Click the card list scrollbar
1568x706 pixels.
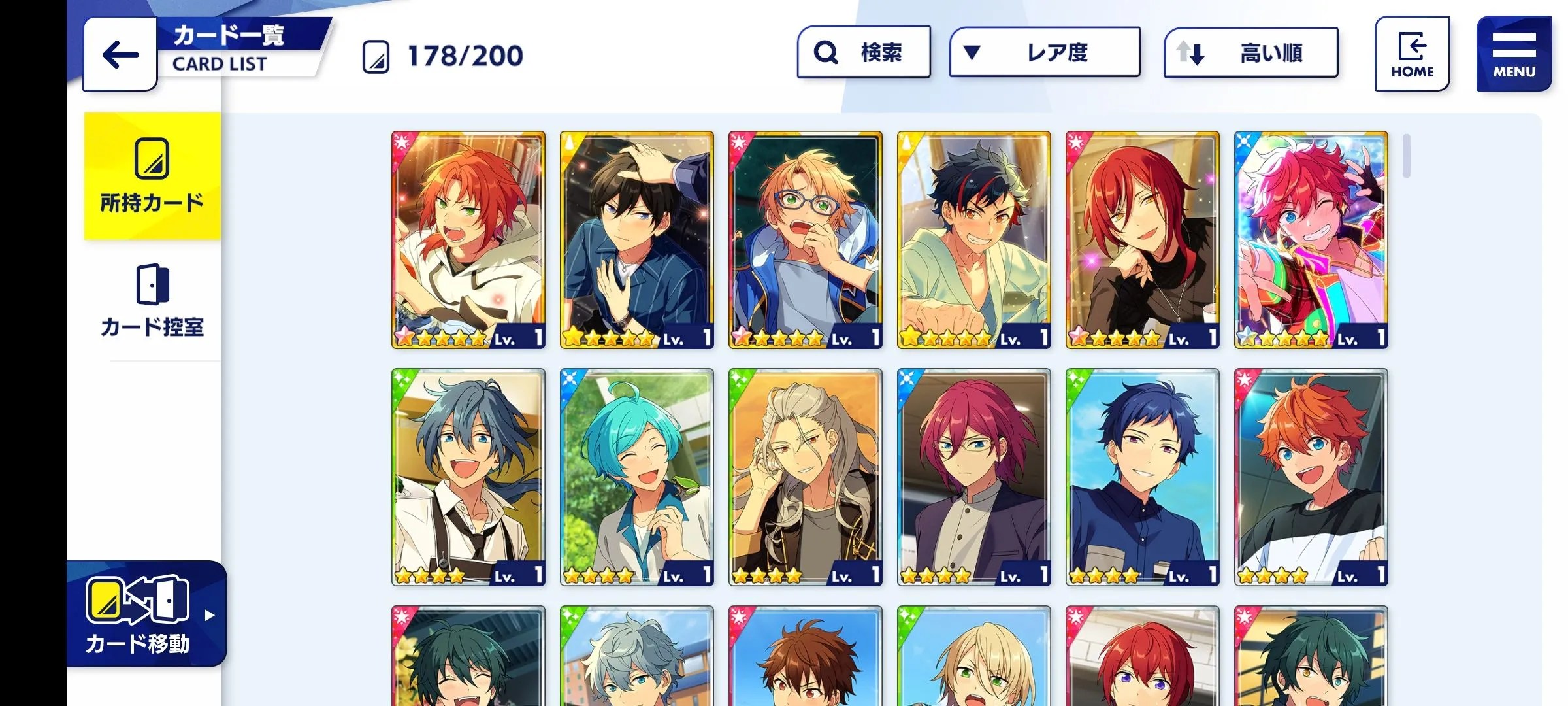tap(1406, 156)
